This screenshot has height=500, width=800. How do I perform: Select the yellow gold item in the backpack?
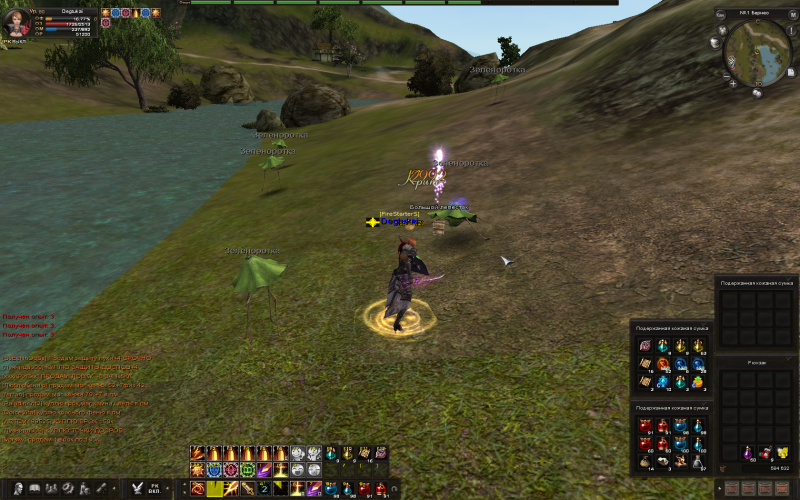point(782,453)
